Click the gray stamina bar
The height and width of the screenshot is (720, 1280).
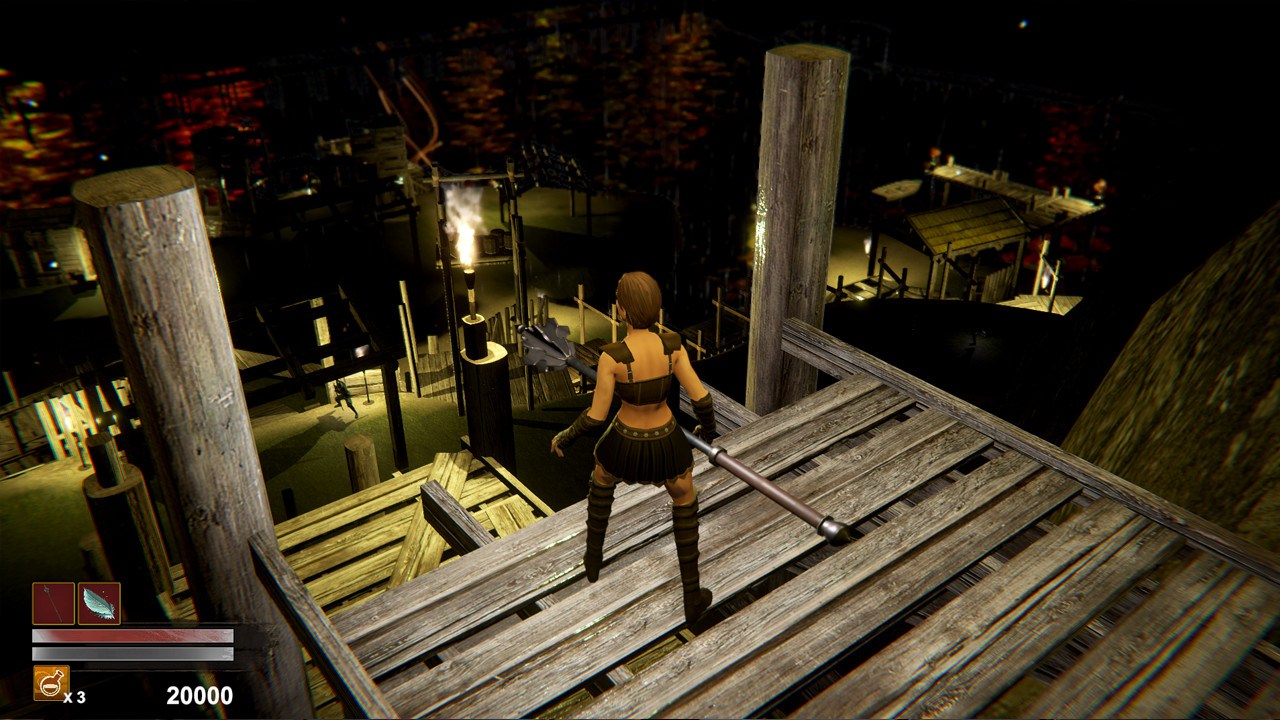(x=130, y=653)
